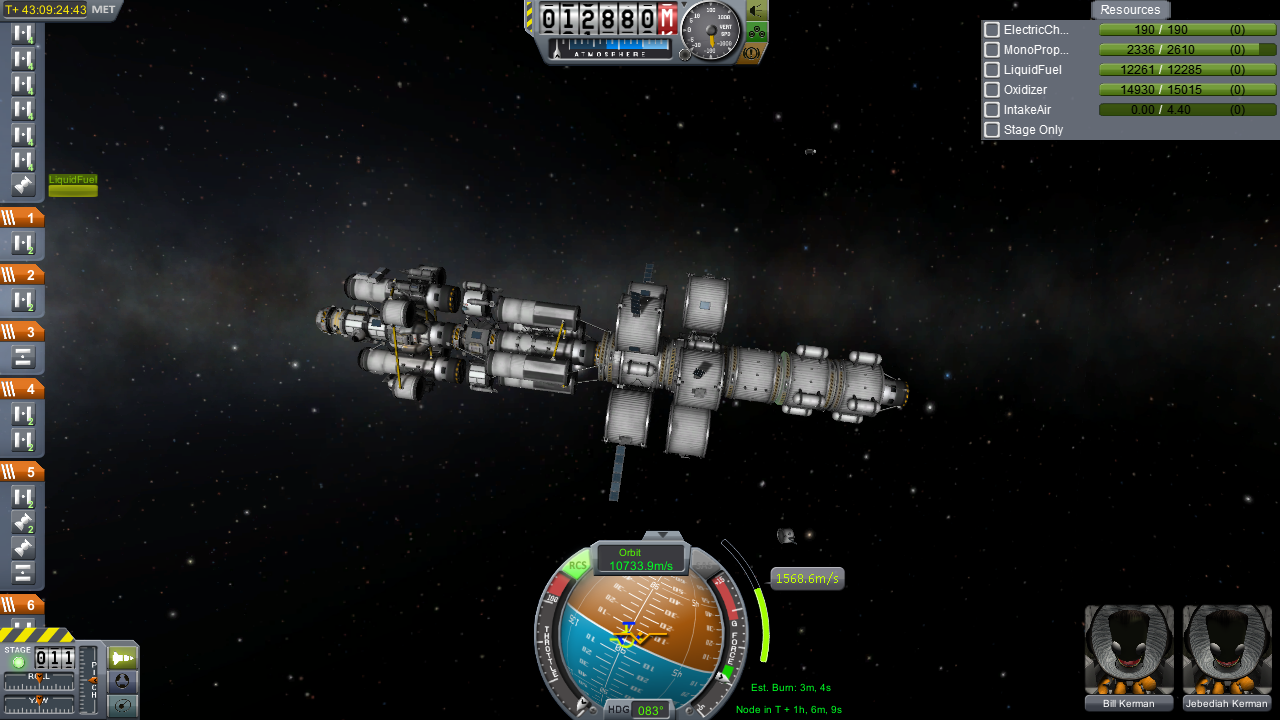The width and height of the screenshot is (1280, 720).
Task: Toggle the RCS indicator on the navball
Action: point(577,566)
